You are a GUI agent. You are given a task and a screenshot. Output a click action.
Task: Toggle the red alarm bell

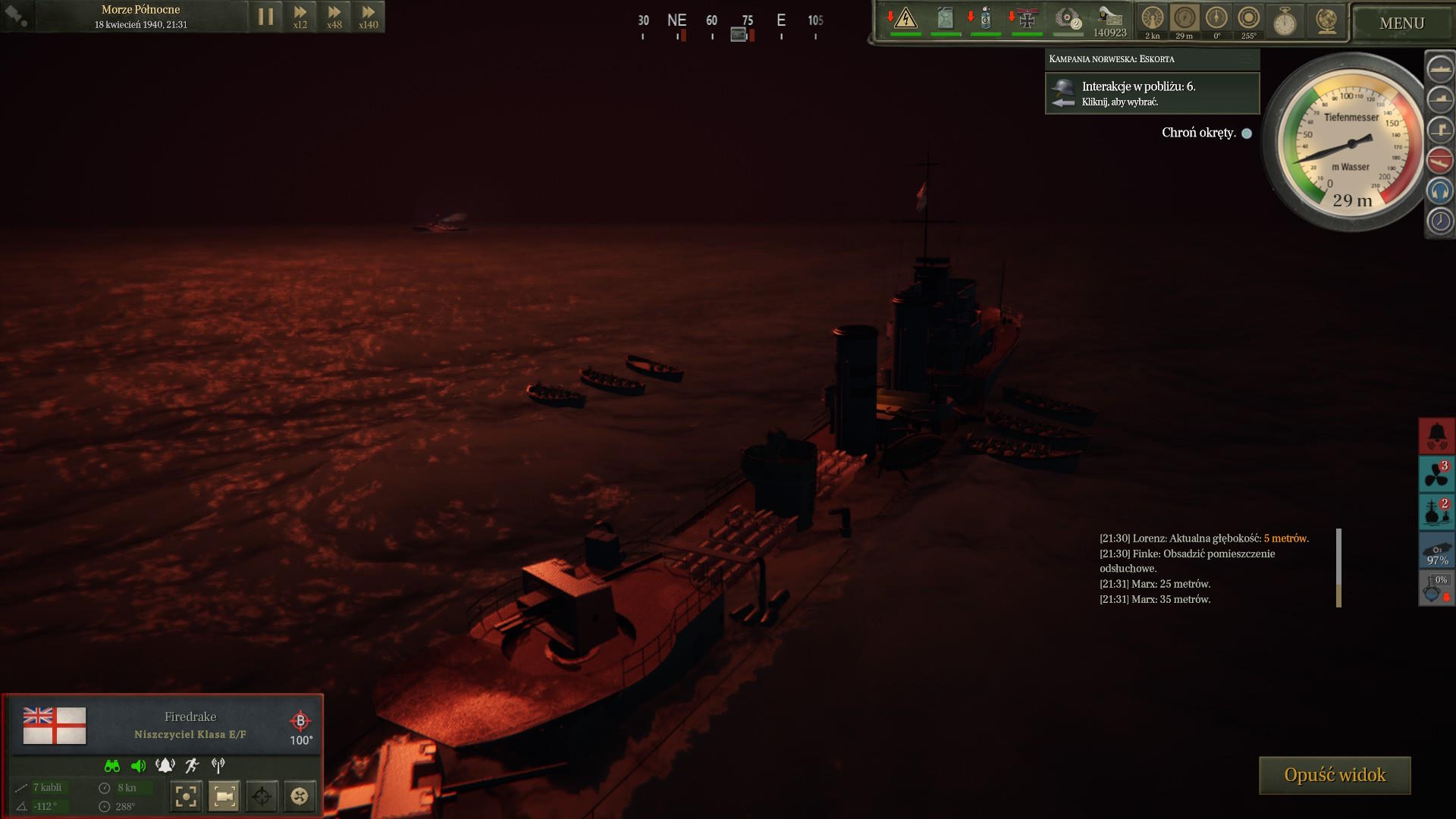pyautogui.click(x=1437, y=436)
